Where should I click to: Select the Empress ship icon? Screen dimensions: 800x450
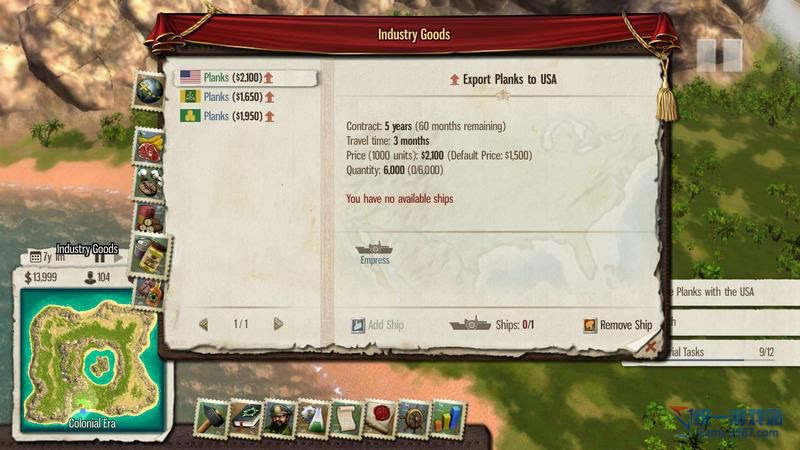click(373, 250)
